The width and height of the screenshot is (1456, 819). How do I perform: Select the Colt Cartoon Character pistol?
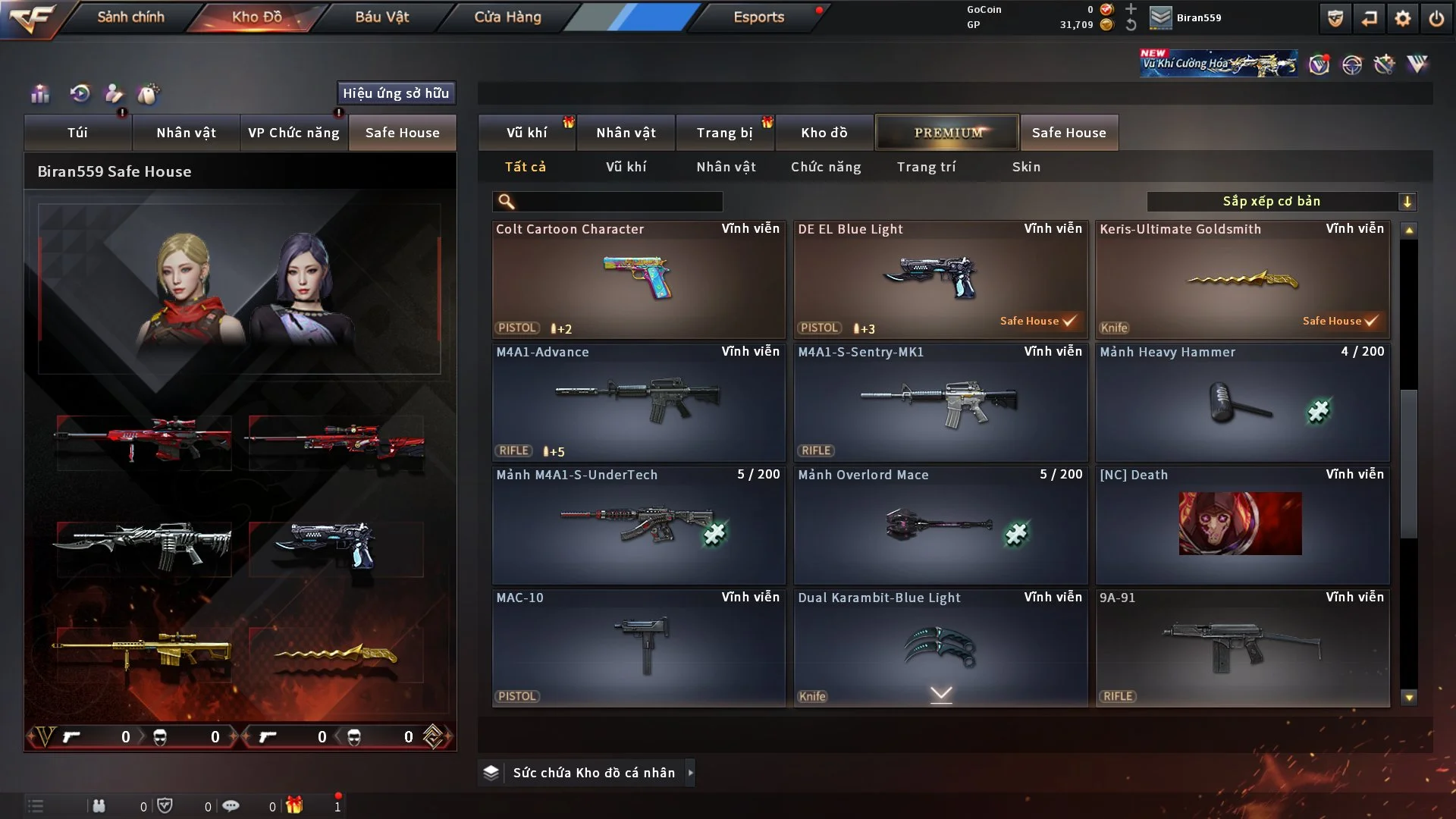coord(638,280)
